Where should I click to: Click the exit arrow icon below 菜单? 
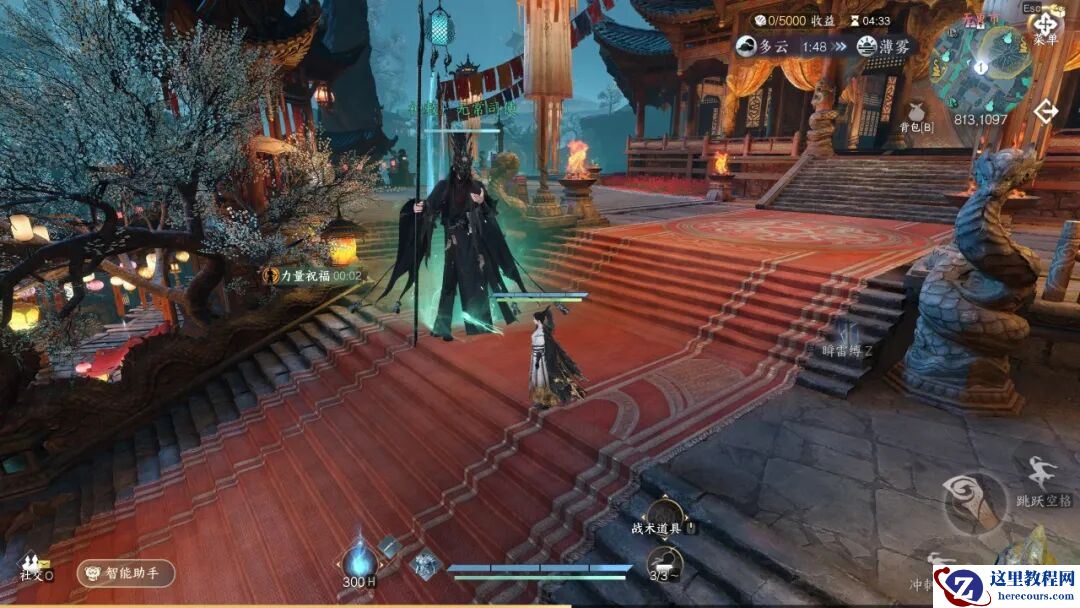tap(1045, 110)
